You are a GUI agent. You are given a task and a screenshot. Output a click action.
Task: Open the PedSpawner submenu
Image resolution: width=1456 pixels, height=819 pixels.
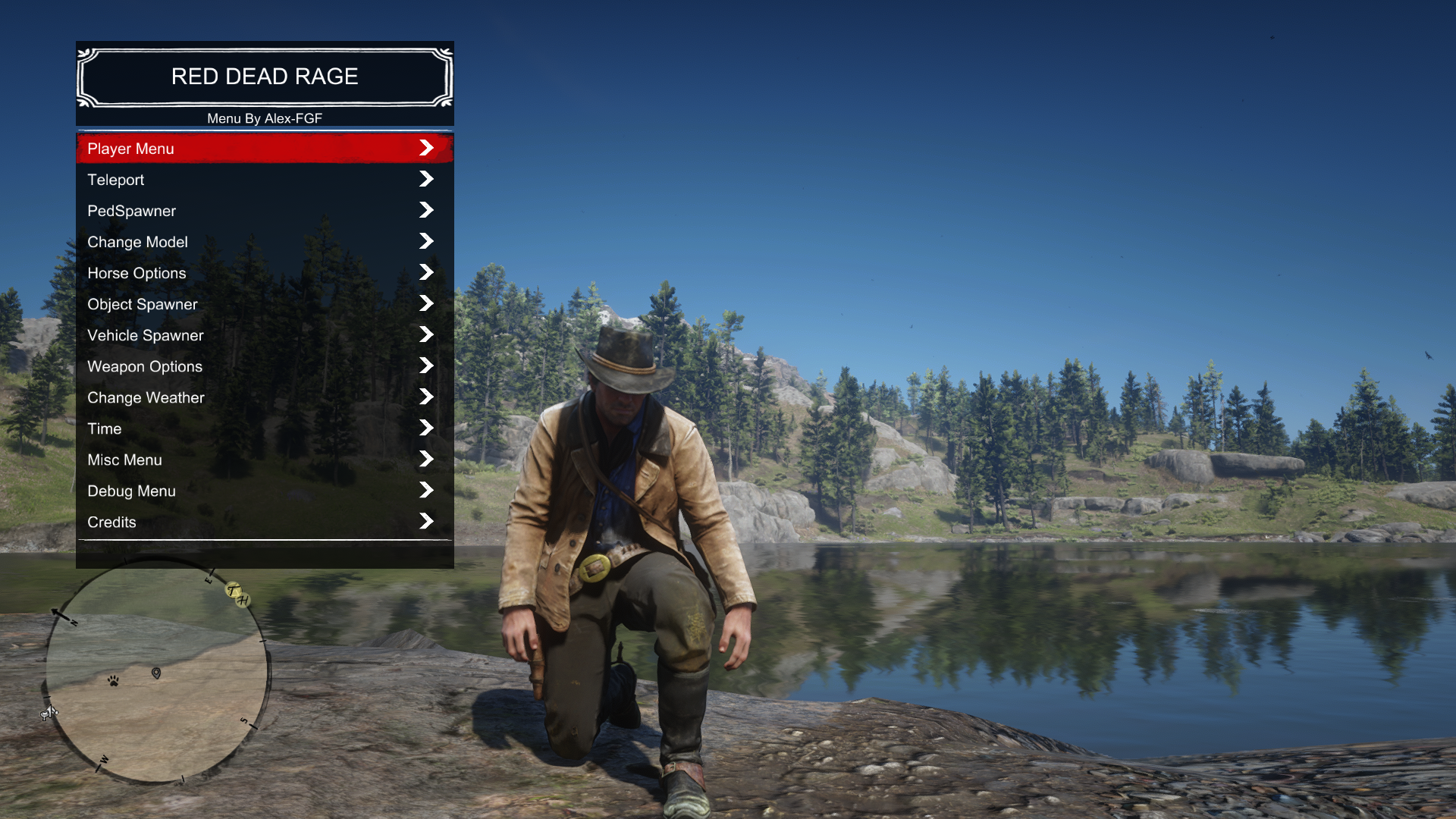264,211
